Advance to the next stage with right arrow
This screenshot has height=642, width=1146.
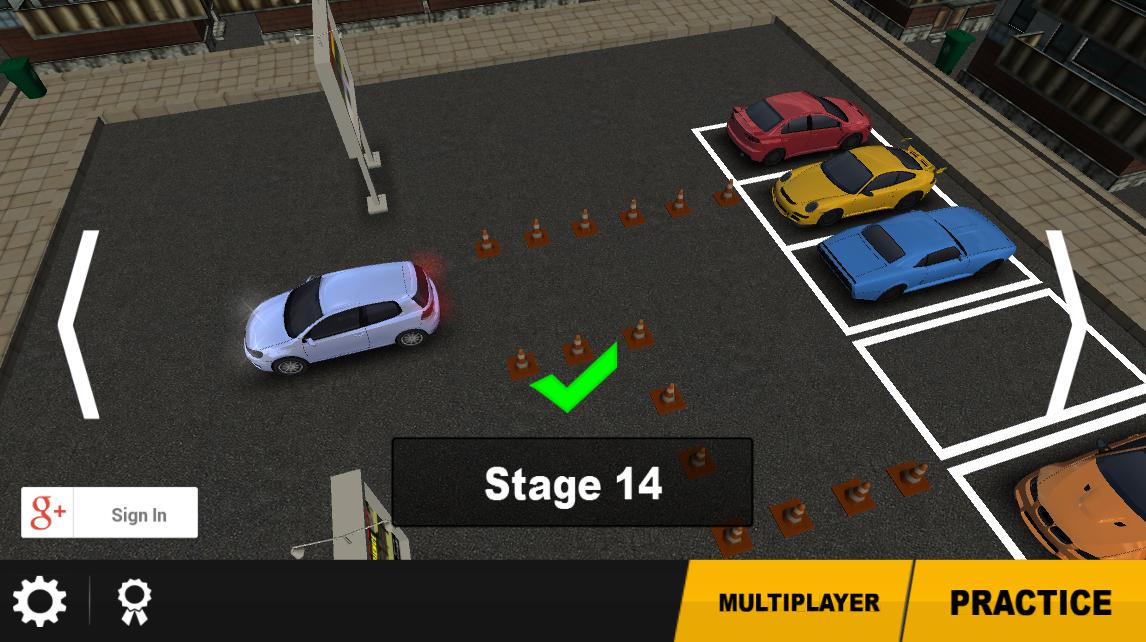tap(1066, 322)
